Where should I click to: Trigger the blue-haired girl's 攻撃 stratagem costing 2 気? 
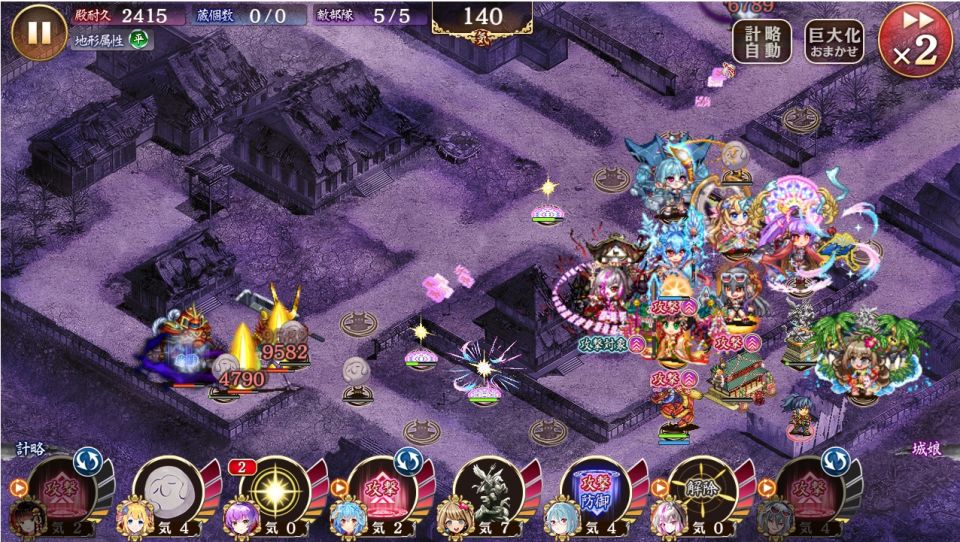380,490
